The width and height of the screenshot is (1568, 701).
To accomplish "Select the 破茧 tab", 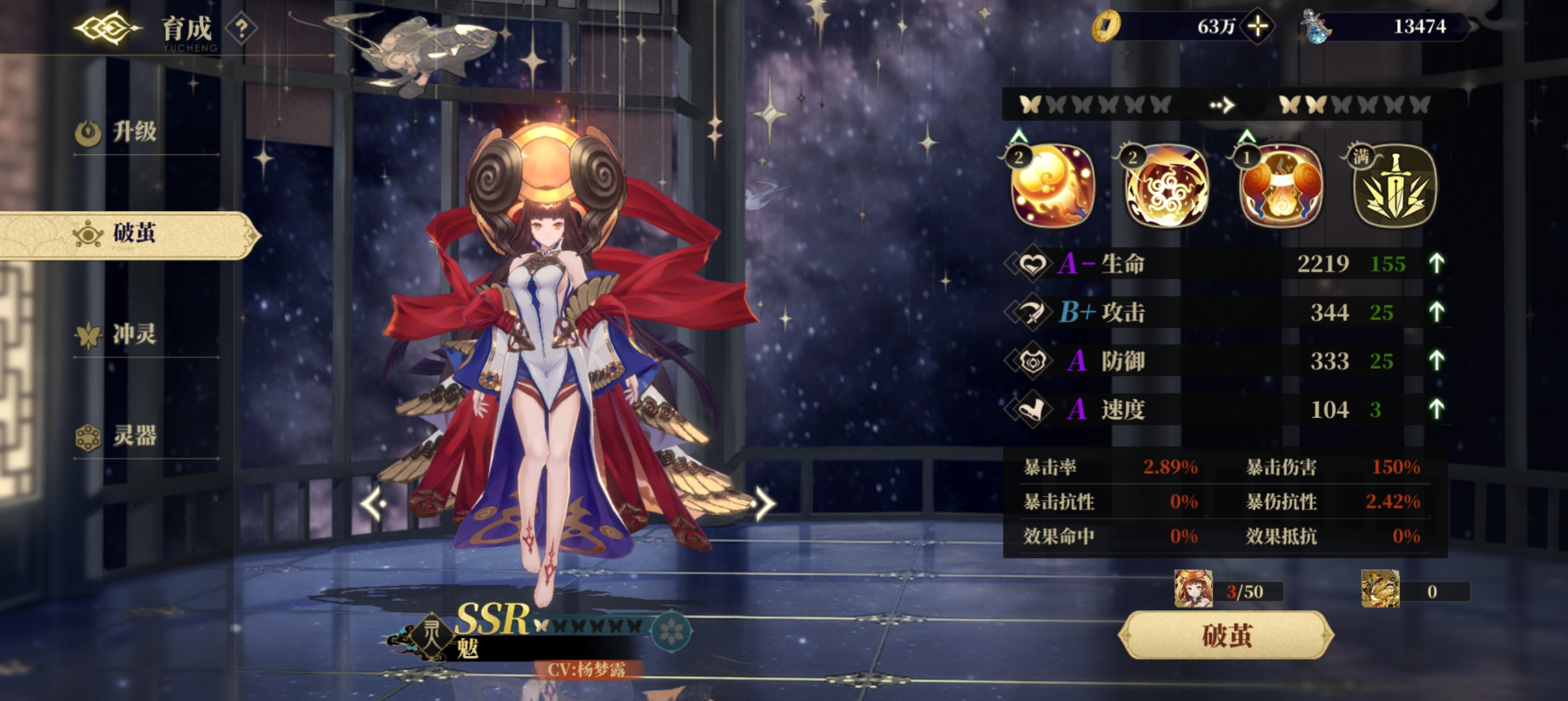I will 134,233.
